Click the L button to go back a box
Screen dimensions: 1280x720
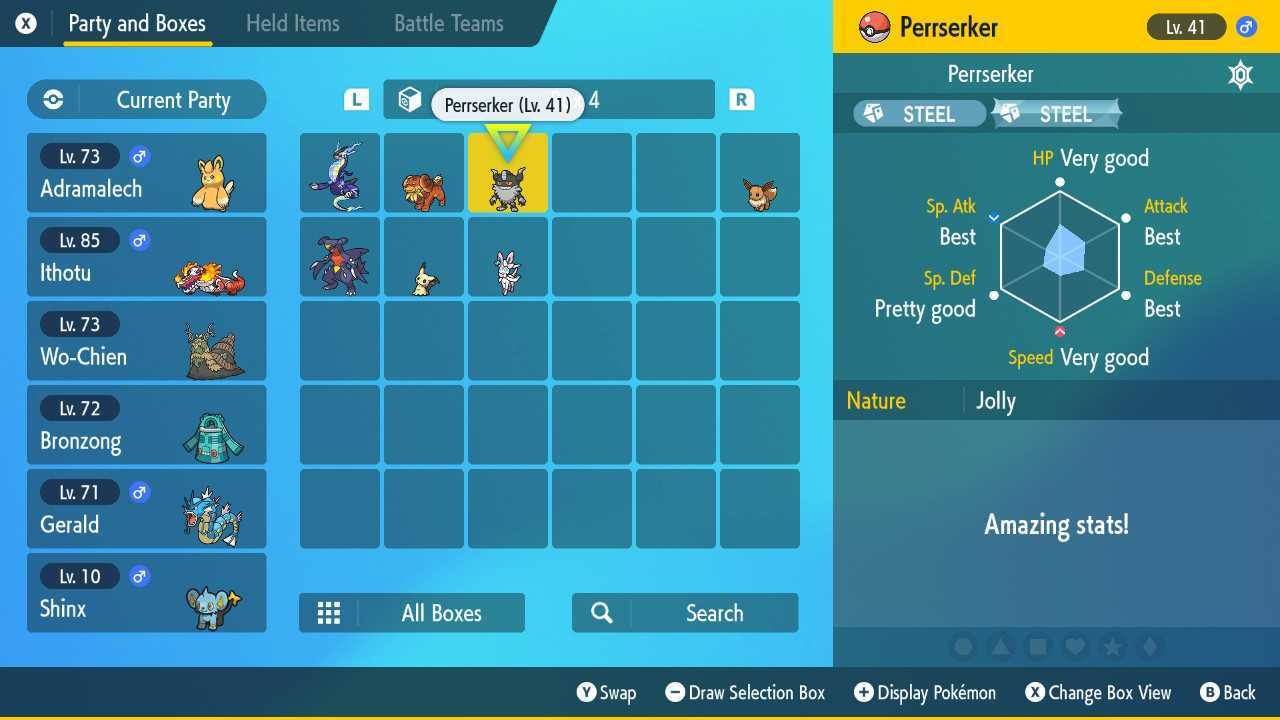[355, 99]
